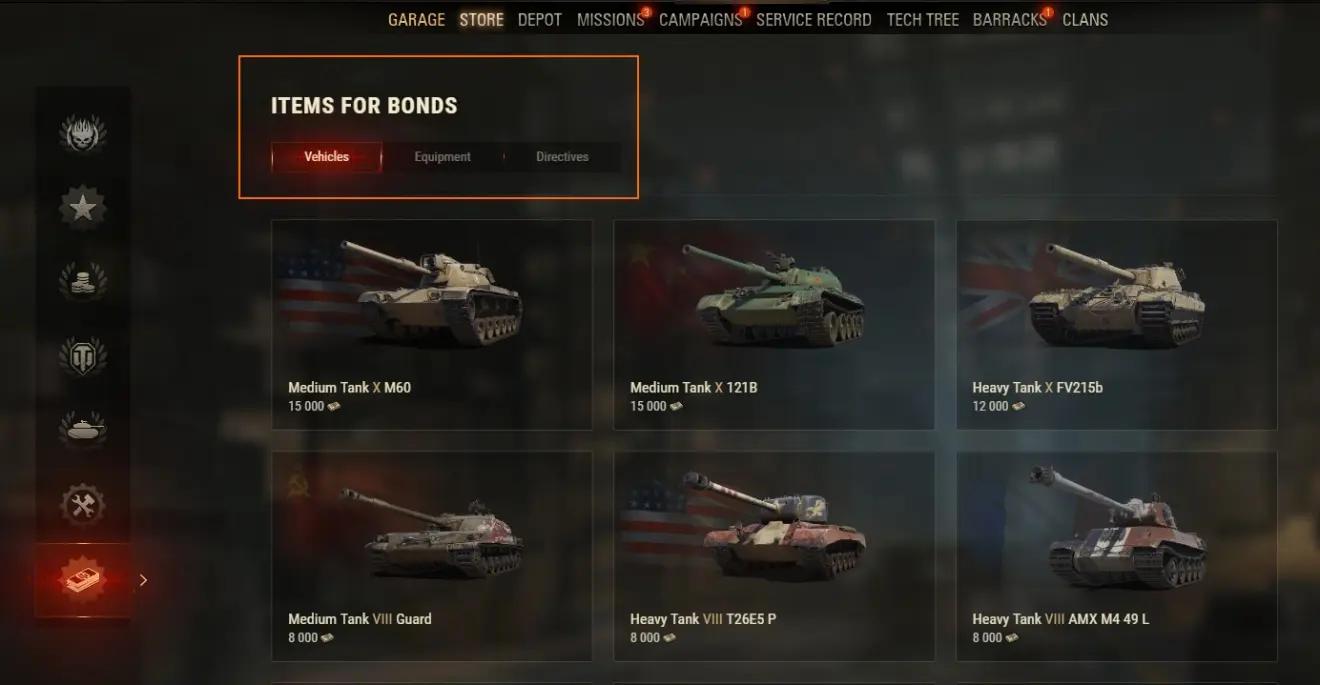1320x685 pixels.
Task: Choose the Medium Tank X M60 offer
Action: tap(432, 325)
